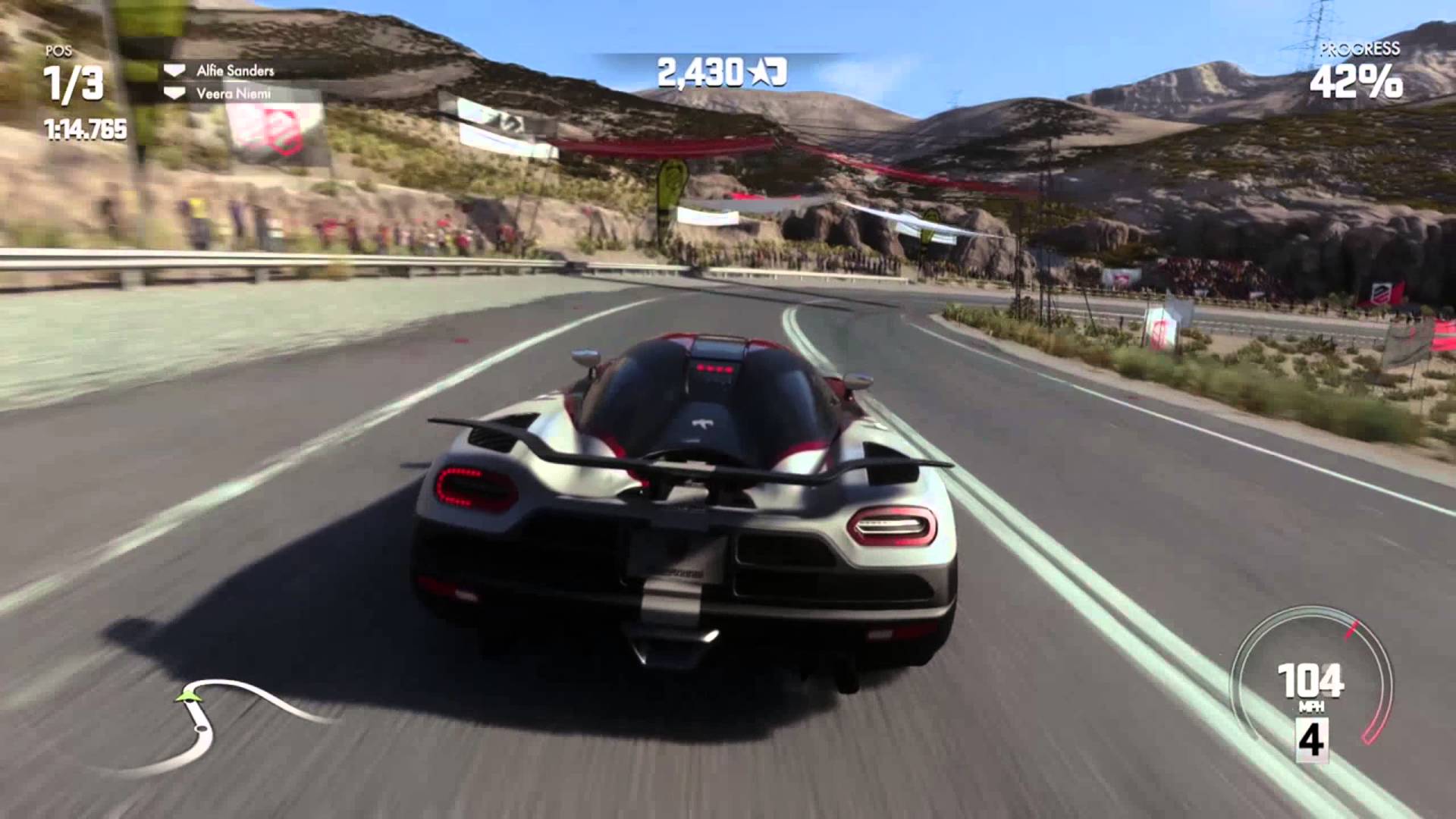Toggle the race timer 1:14.765 display
Viewport: 1456px width, 819px height.
point(86,129)
